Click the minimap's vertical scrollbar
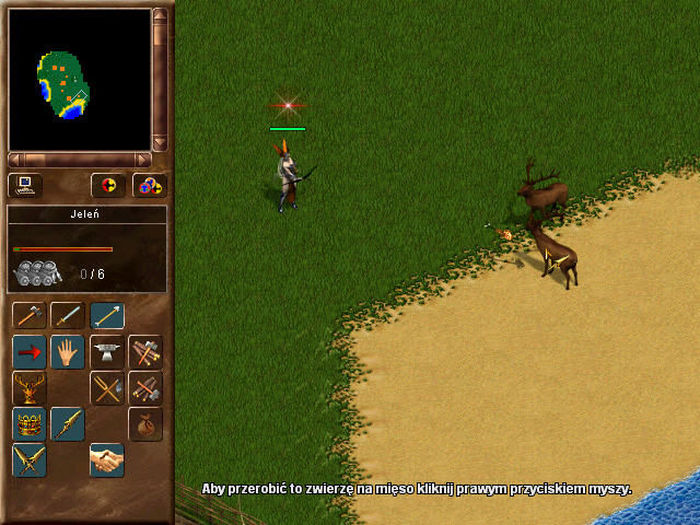The image size is (700, 525). (159, 80)
